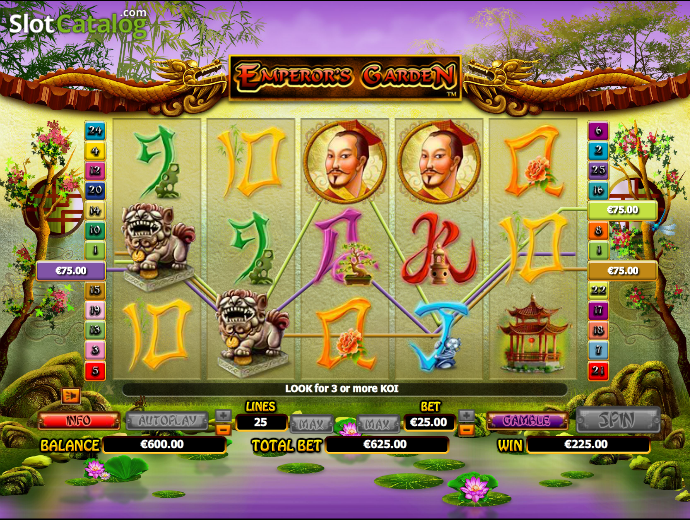
Task: Click the MAX button next to the lines count
Action: tap(311, 422)
